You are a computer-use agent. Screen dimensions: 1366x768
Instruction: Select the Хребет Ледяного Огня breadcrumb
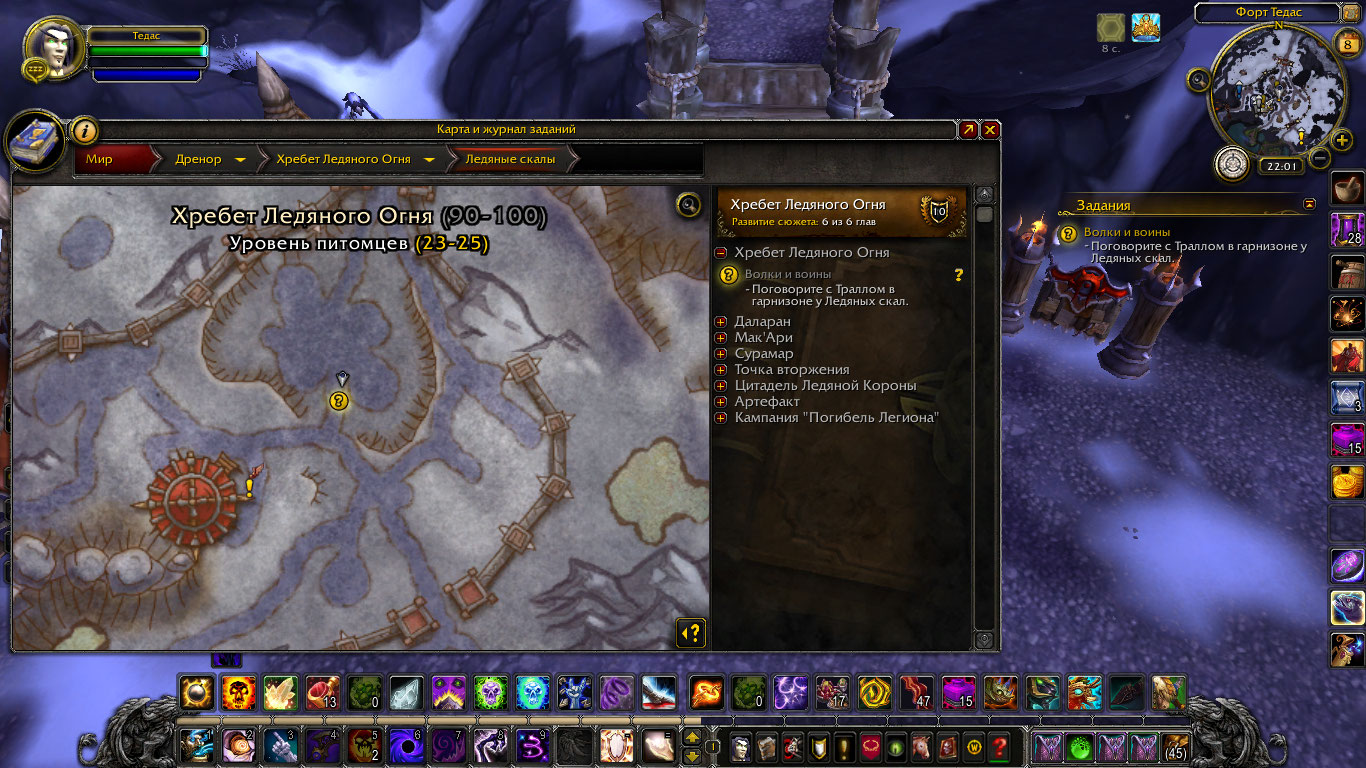tap(343, 159)
